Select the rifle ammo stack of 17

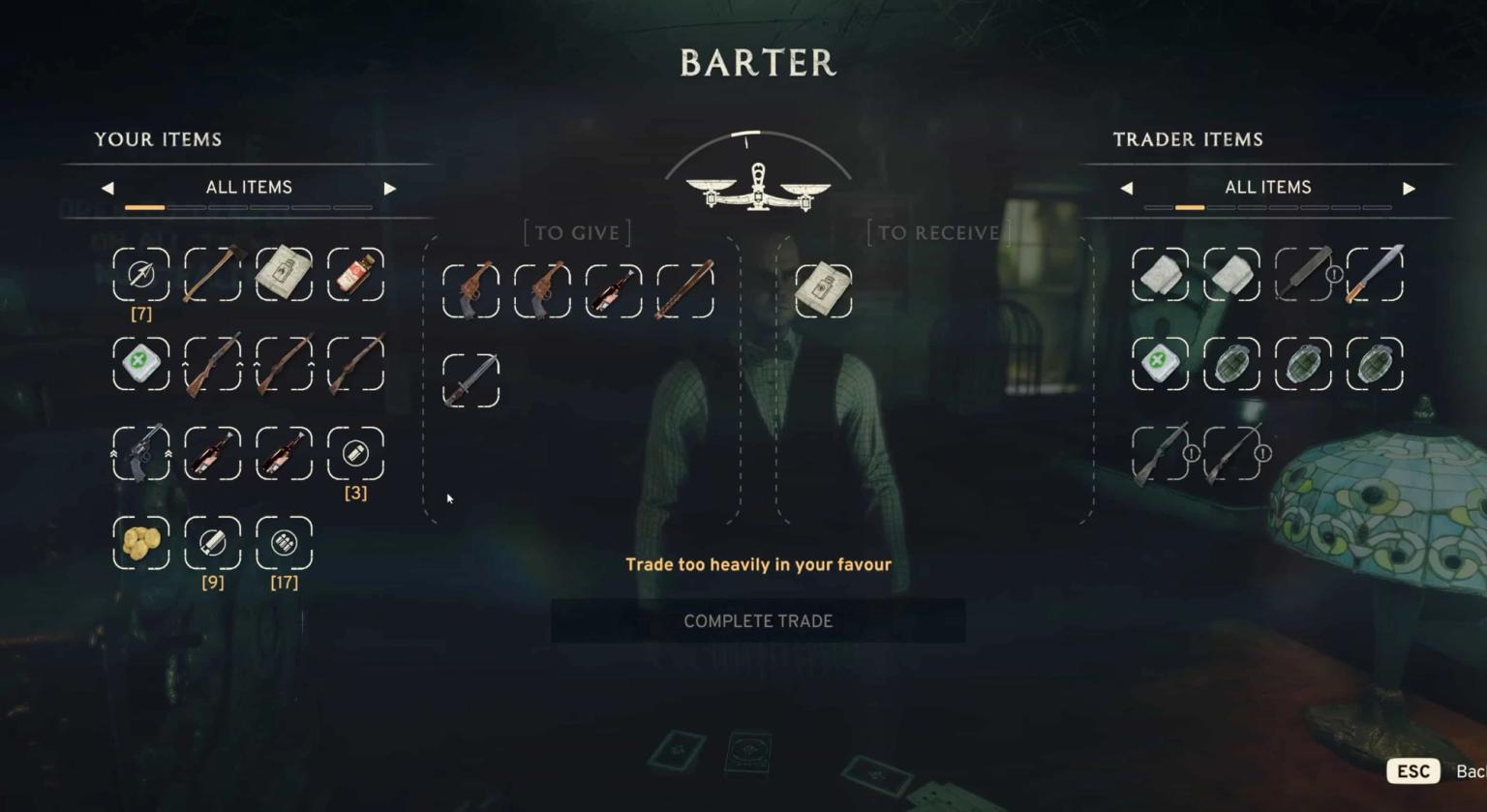click(x=283, y=544)
